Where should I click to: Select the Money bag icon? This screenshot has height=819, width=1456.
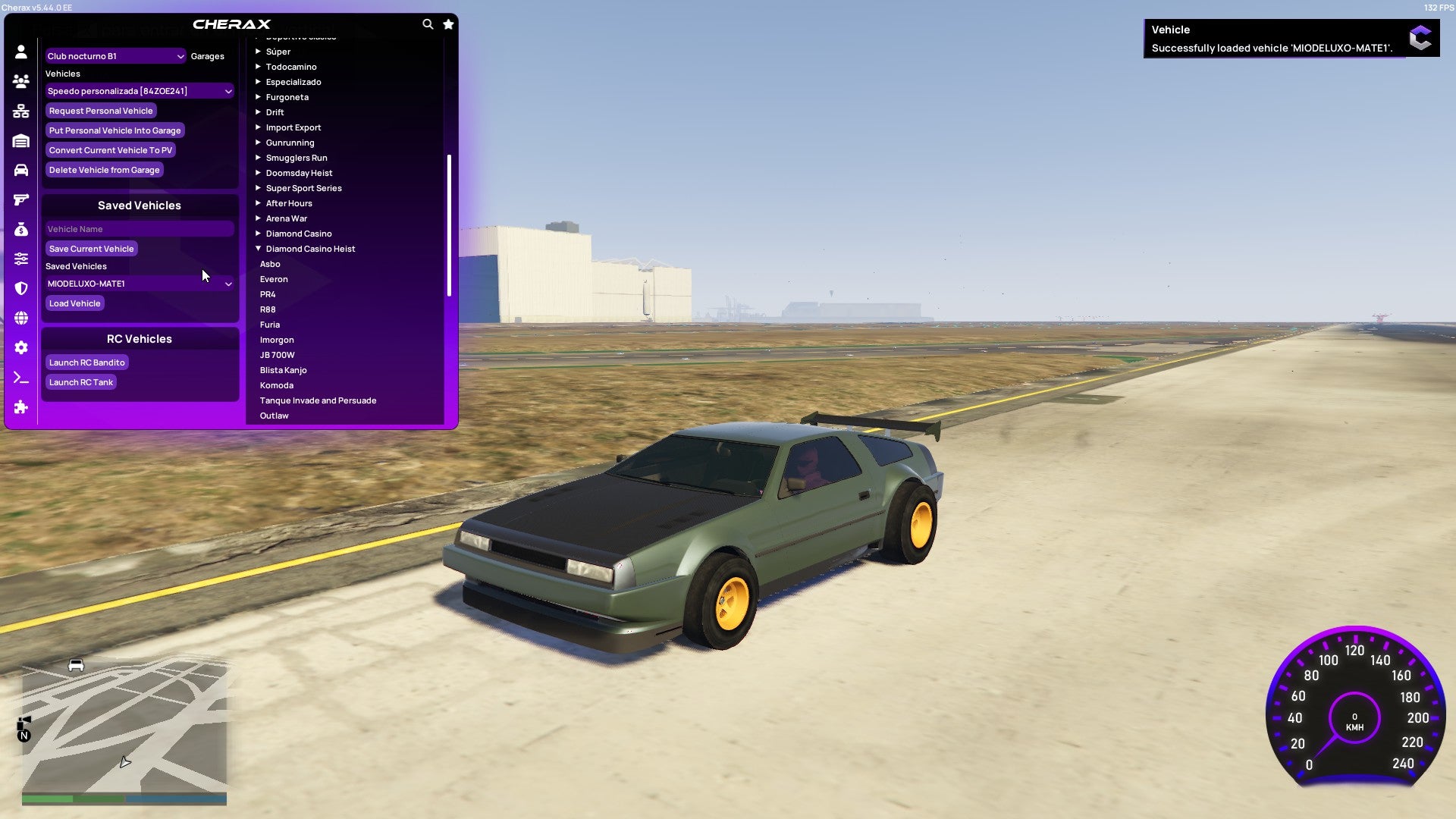tap(21, 228)
